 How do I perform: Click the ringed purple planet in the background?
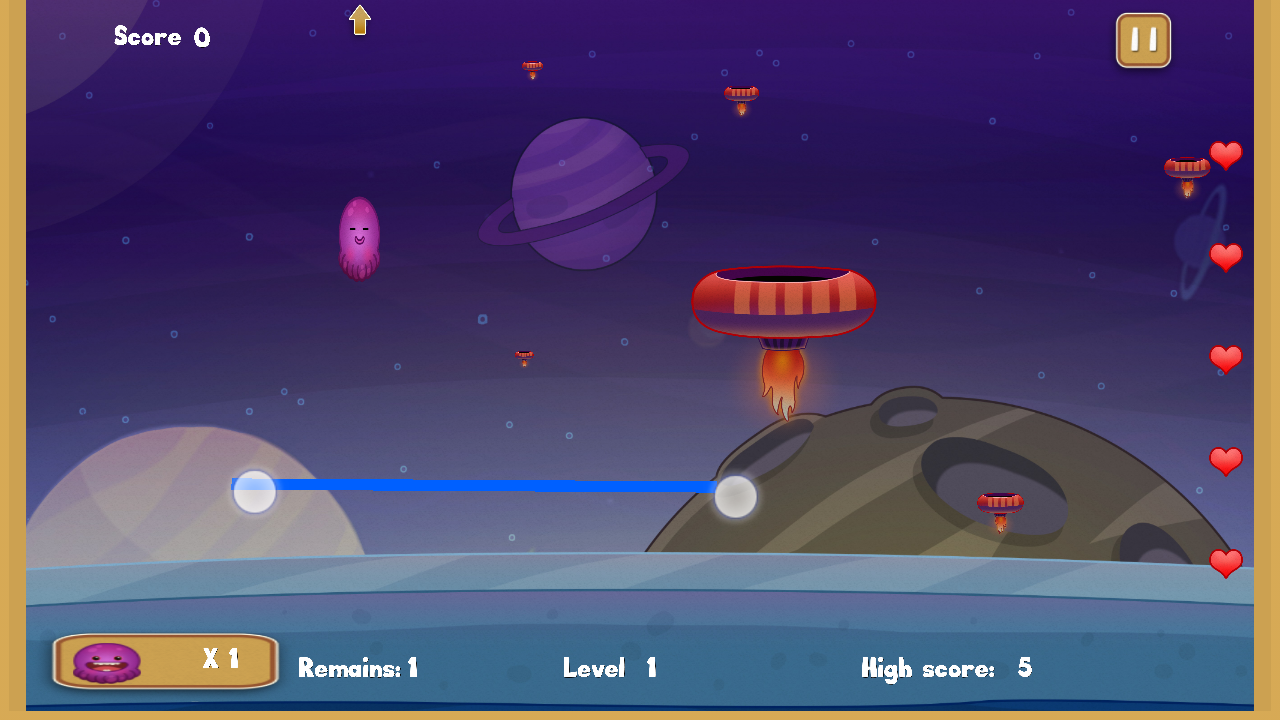click(x=585, y=193)
